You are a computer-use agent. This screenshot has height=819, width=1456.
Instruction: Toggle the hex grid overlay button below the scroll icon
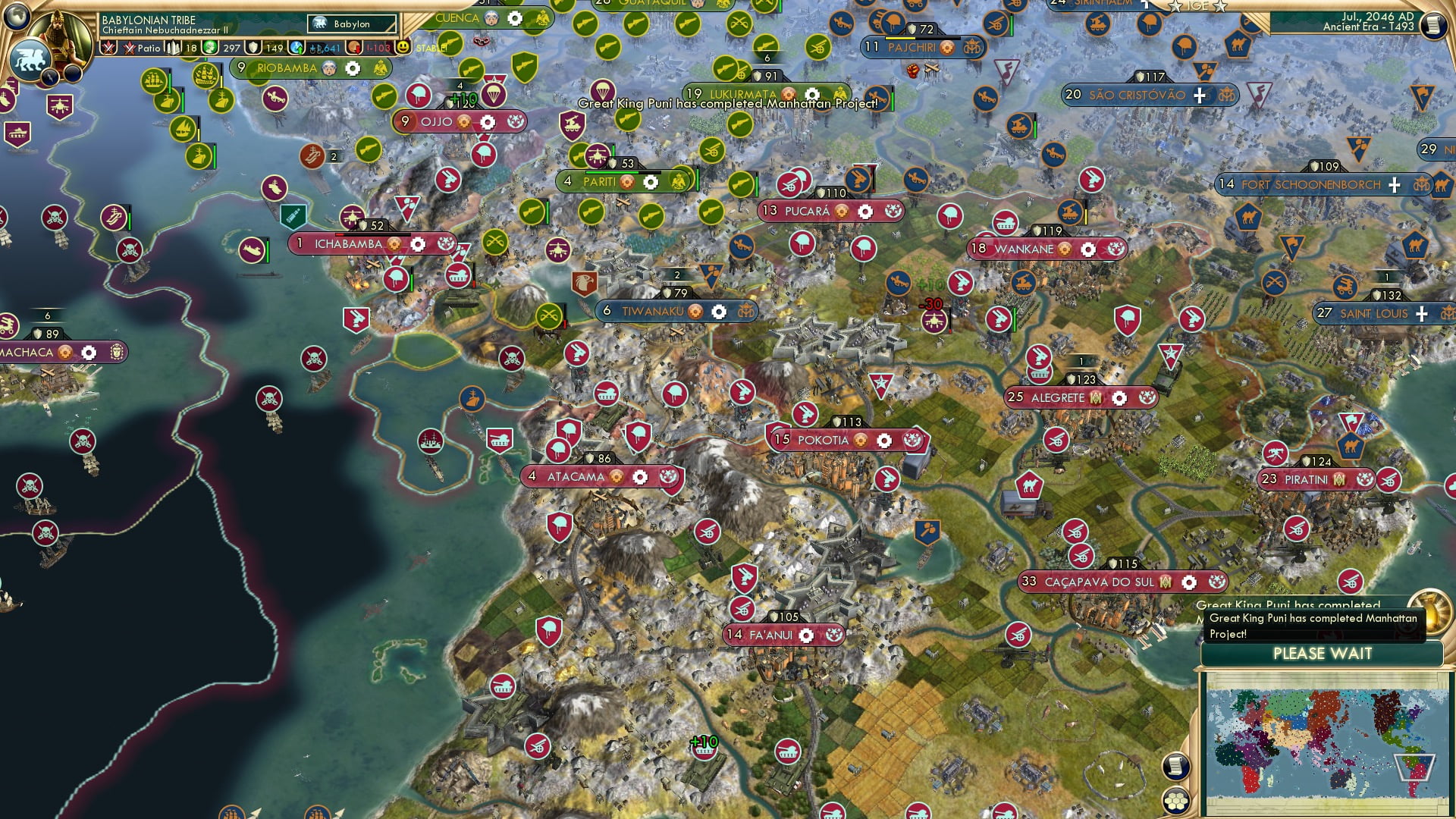point(1177,801)
